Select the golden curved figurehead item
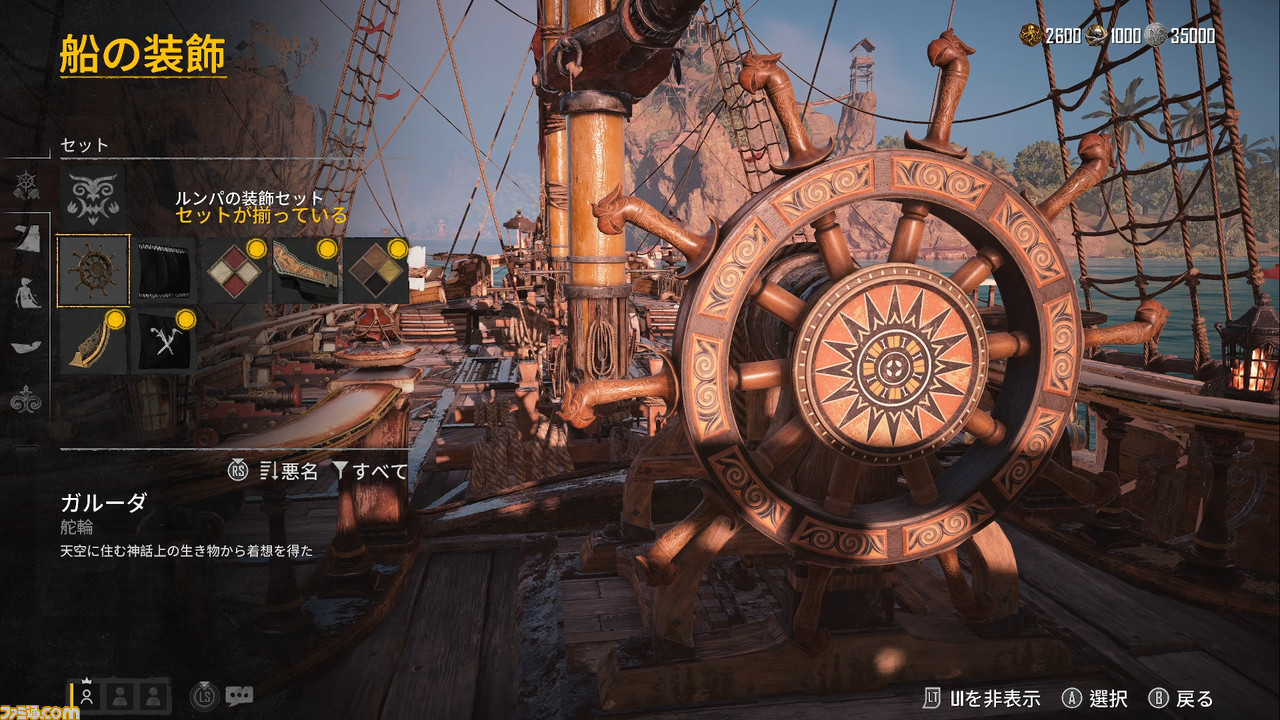The image size is (1280, 720). click(94, 341)
